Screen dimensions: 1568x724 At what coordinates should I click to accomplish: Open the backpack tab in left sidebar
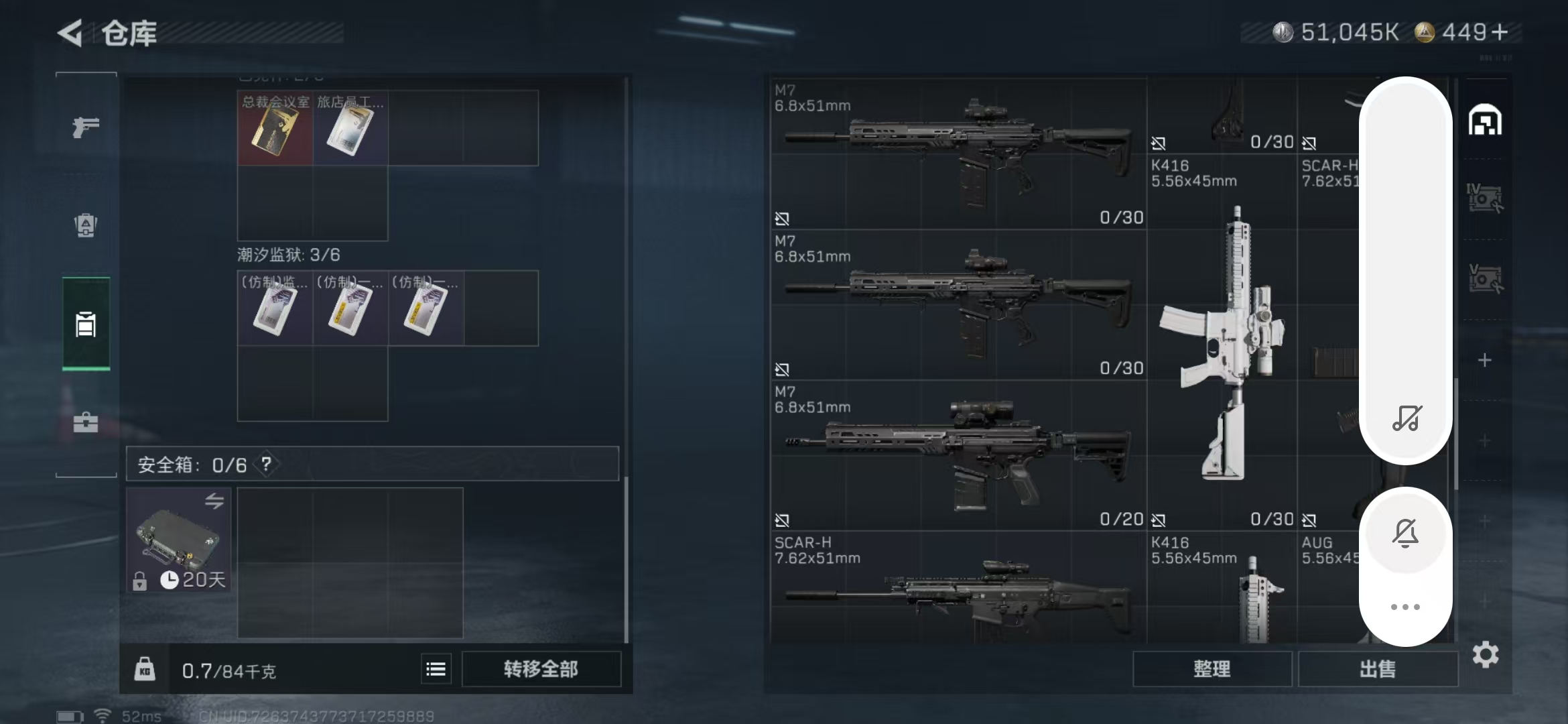[x=86, y=225]
